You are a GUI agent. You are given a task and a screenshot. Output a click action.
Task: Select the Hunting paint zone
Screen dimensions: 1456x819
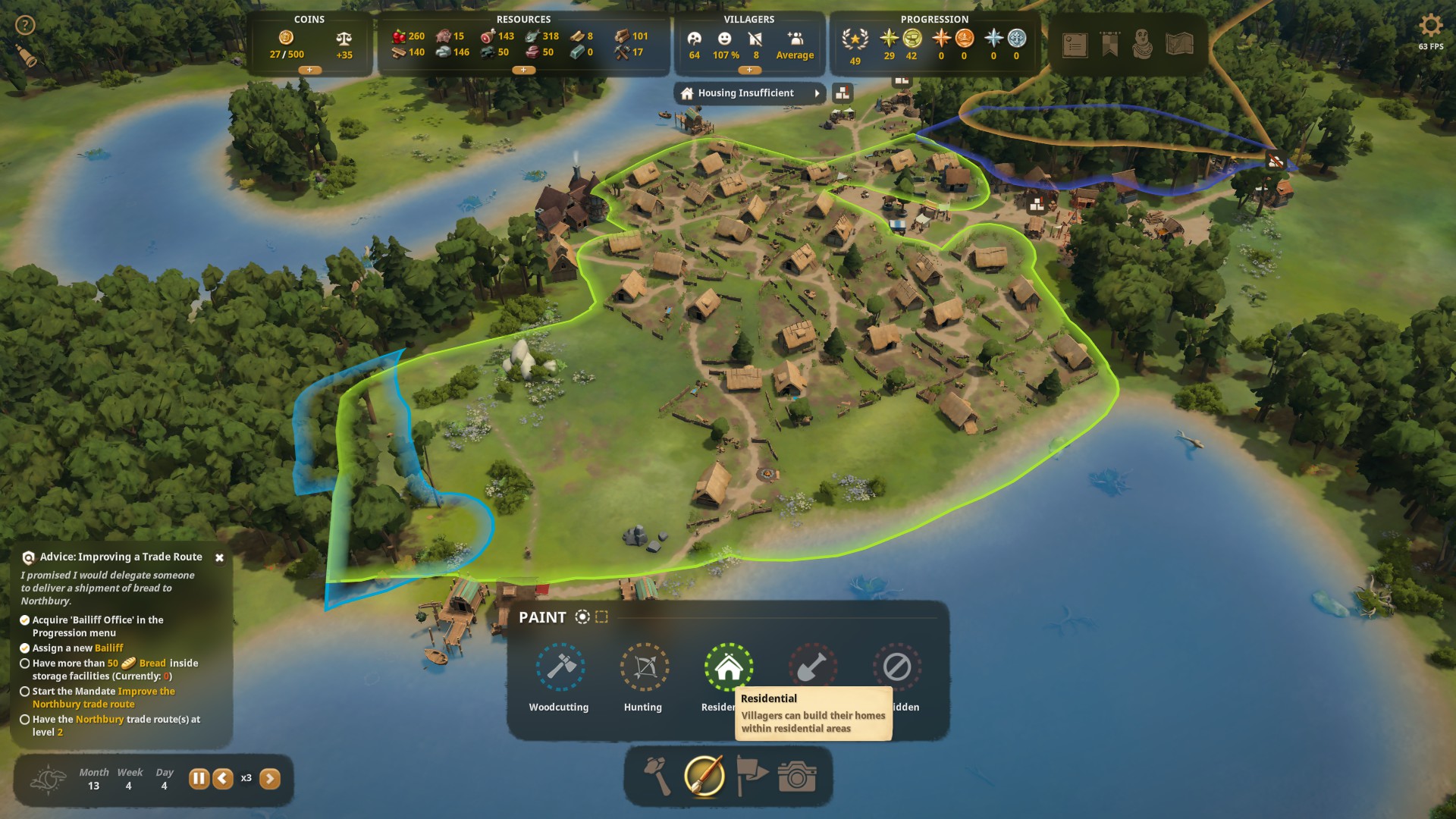pyautogui.click(x=644, y=667)
